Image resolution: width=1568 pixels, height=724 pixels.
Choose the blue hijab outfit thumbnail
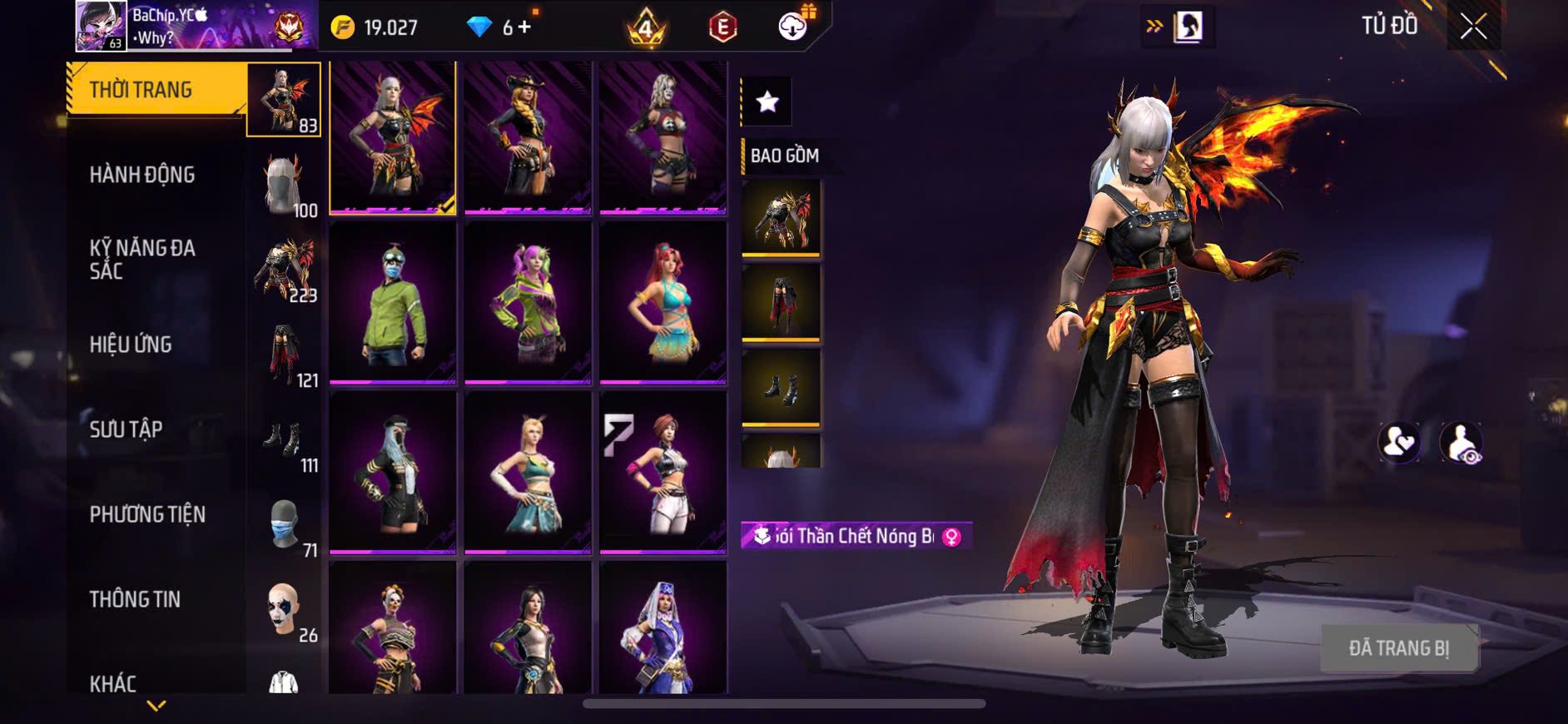[x=662, y=628]
